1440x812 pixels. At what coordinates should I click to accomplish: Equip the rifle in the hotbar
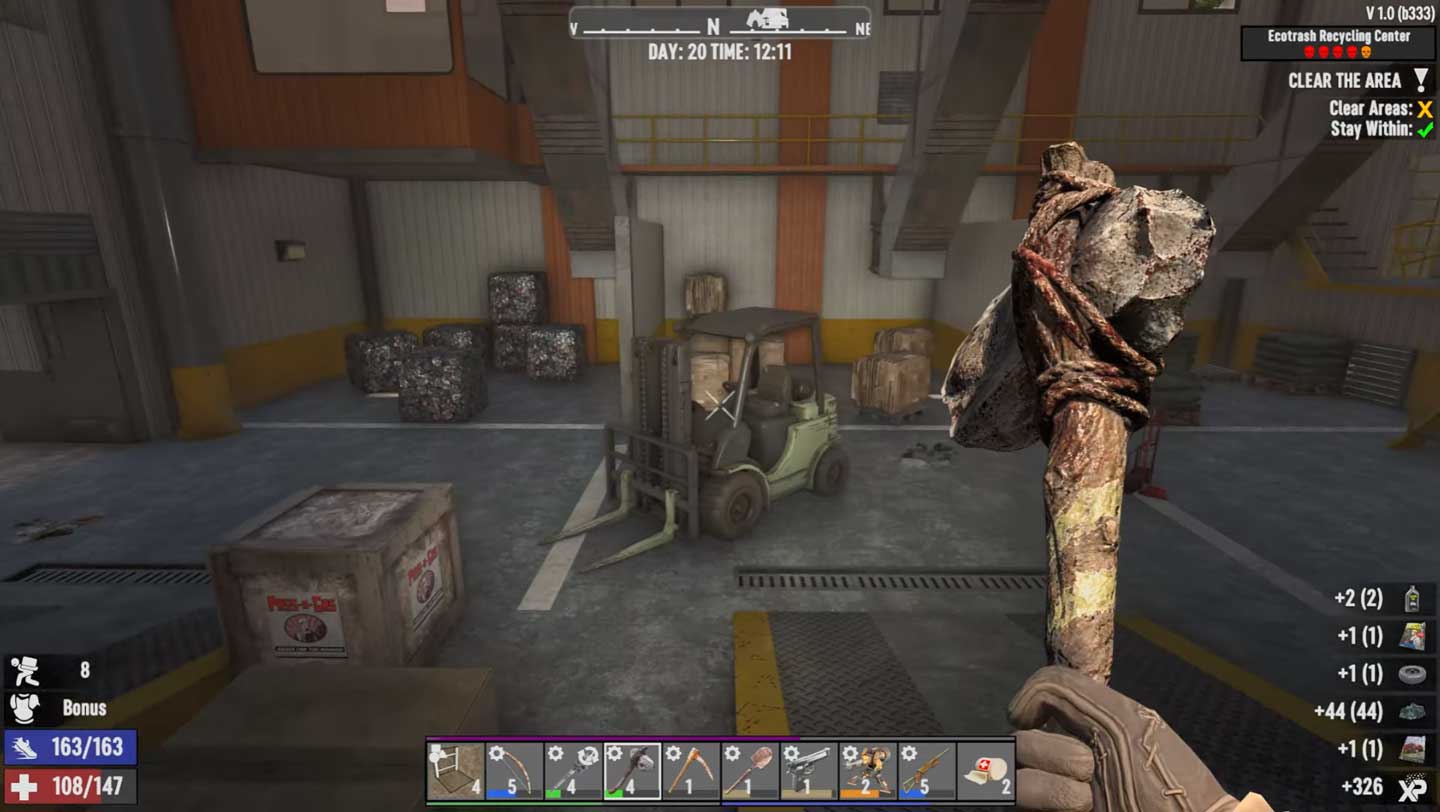[x=927, y=770]
